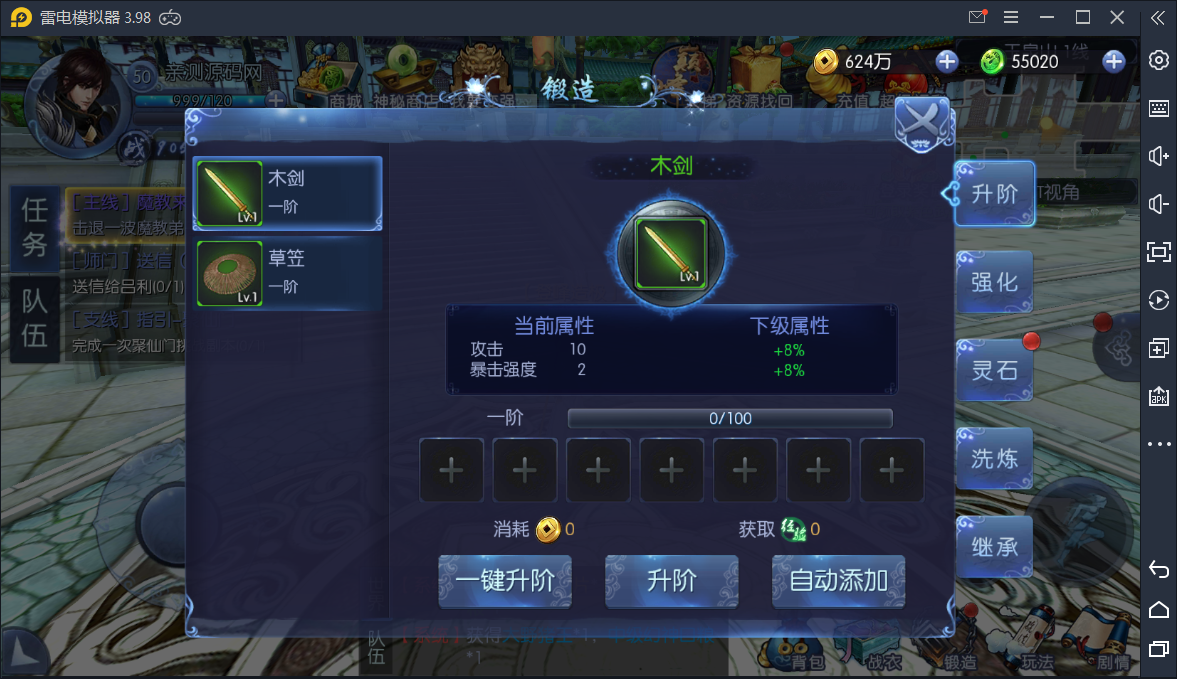The image size is (1177, 679).
Task: Open the 强化 tab
Action: pos(993,282)
